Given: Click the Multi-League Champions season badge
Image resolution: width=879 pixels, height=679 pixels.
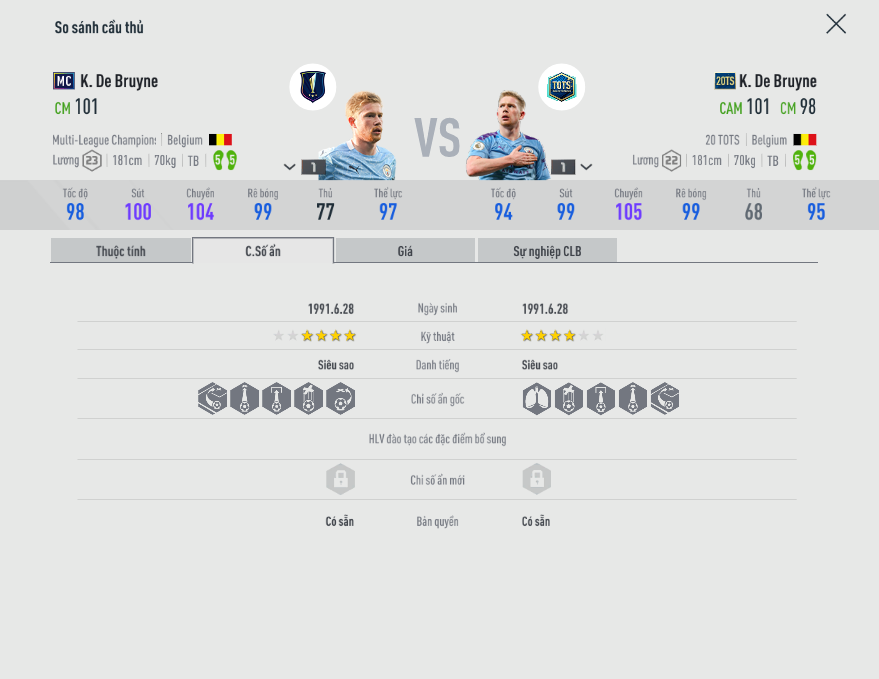Looking at the screenshot, I should [x=312, y=87].
